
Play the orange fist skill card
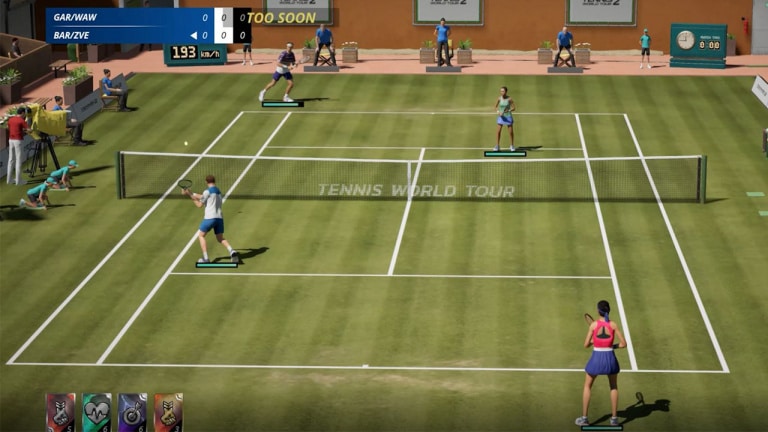(x=168, y=412)
